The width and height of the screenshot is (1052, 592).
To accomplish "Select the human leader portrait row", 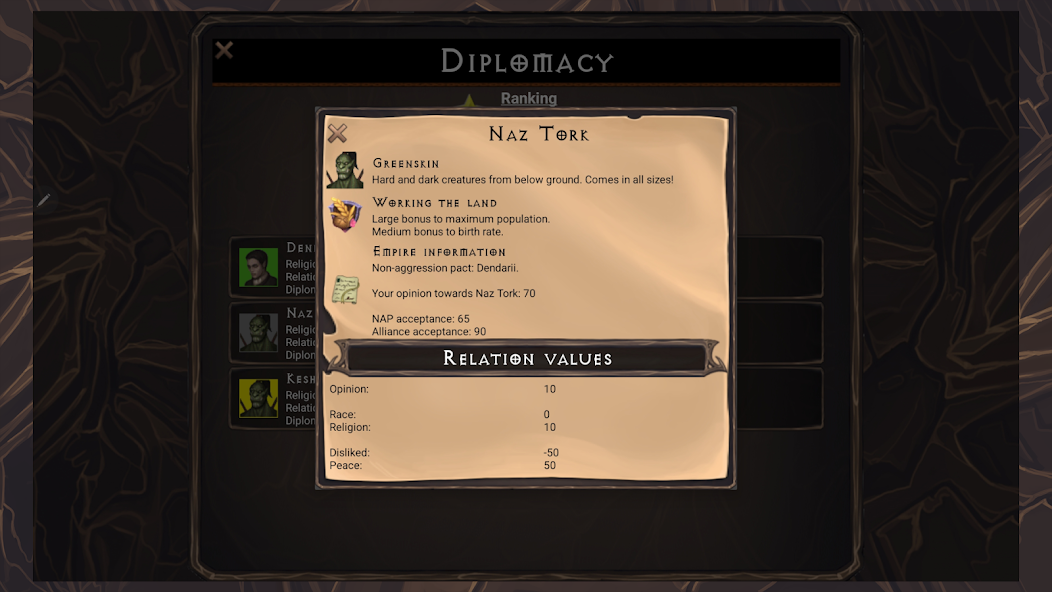I will click(259, 267).
